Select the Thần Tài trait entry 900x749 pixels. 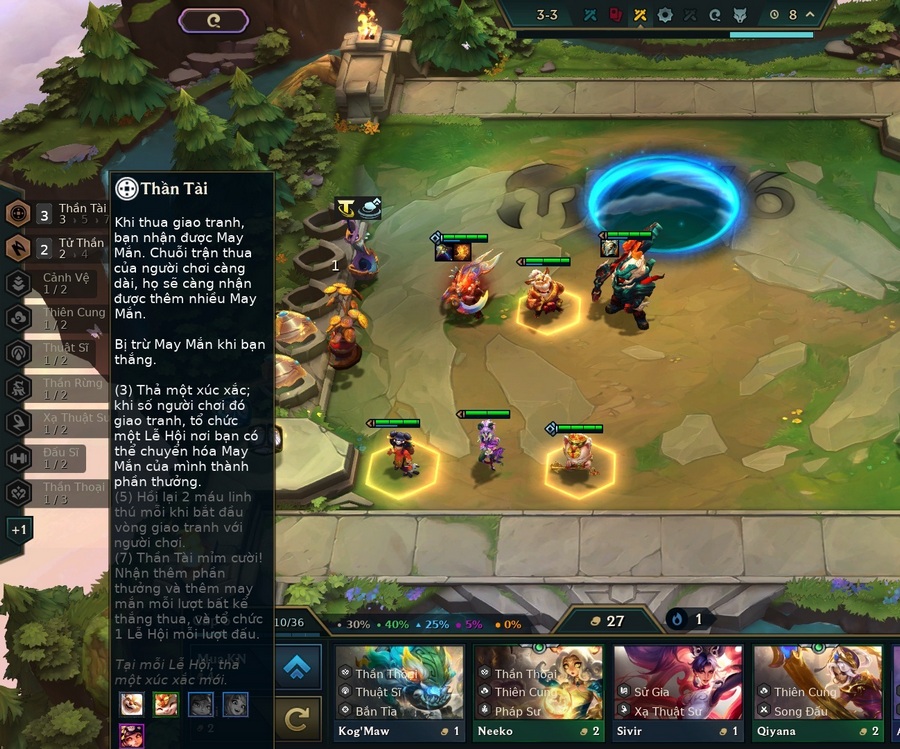click(19, 213)
